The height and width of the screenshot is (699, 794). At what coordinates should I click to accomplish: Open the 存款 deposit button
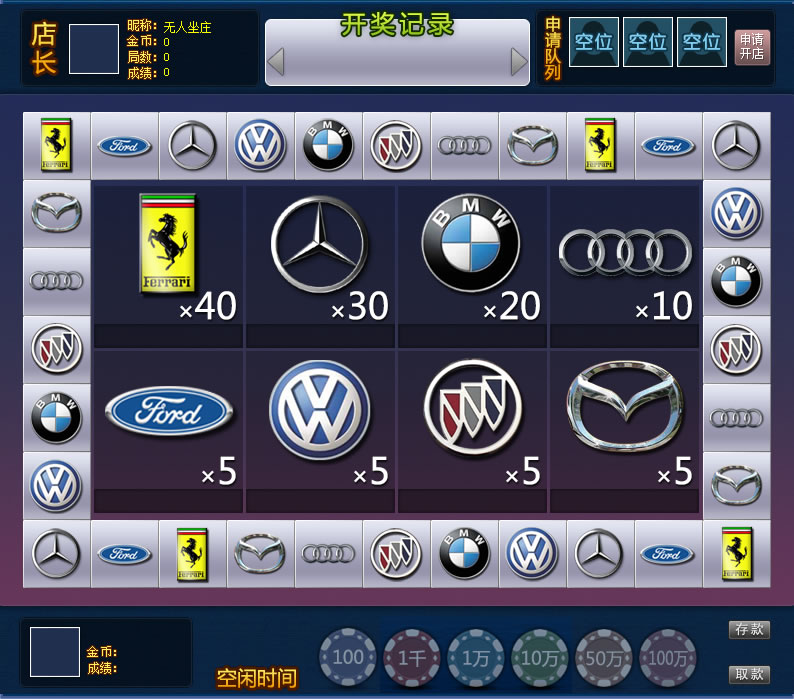click(x=749, y=629)
